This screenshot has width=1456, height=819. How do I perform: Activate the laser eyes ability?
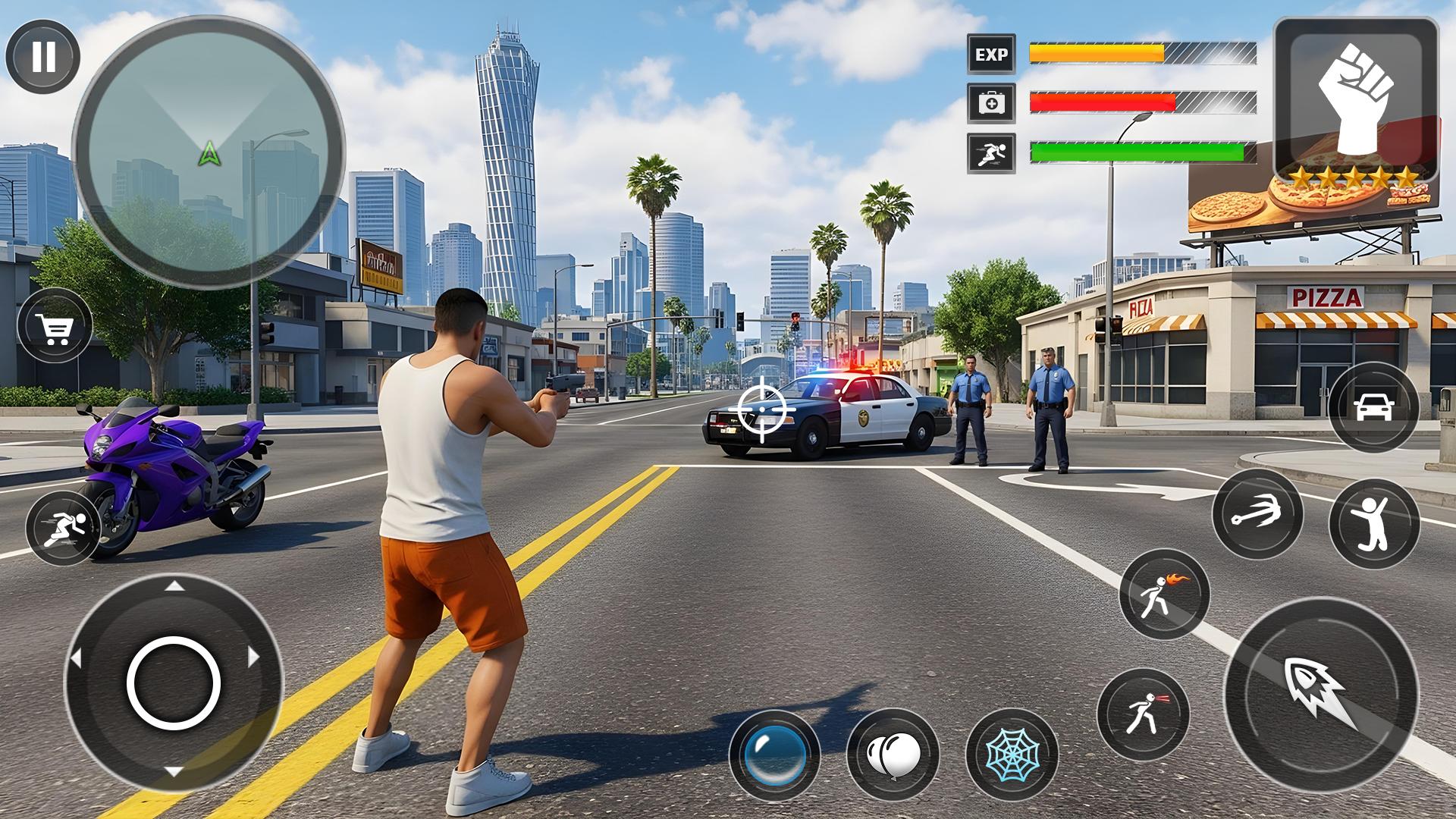point(1143,713)
